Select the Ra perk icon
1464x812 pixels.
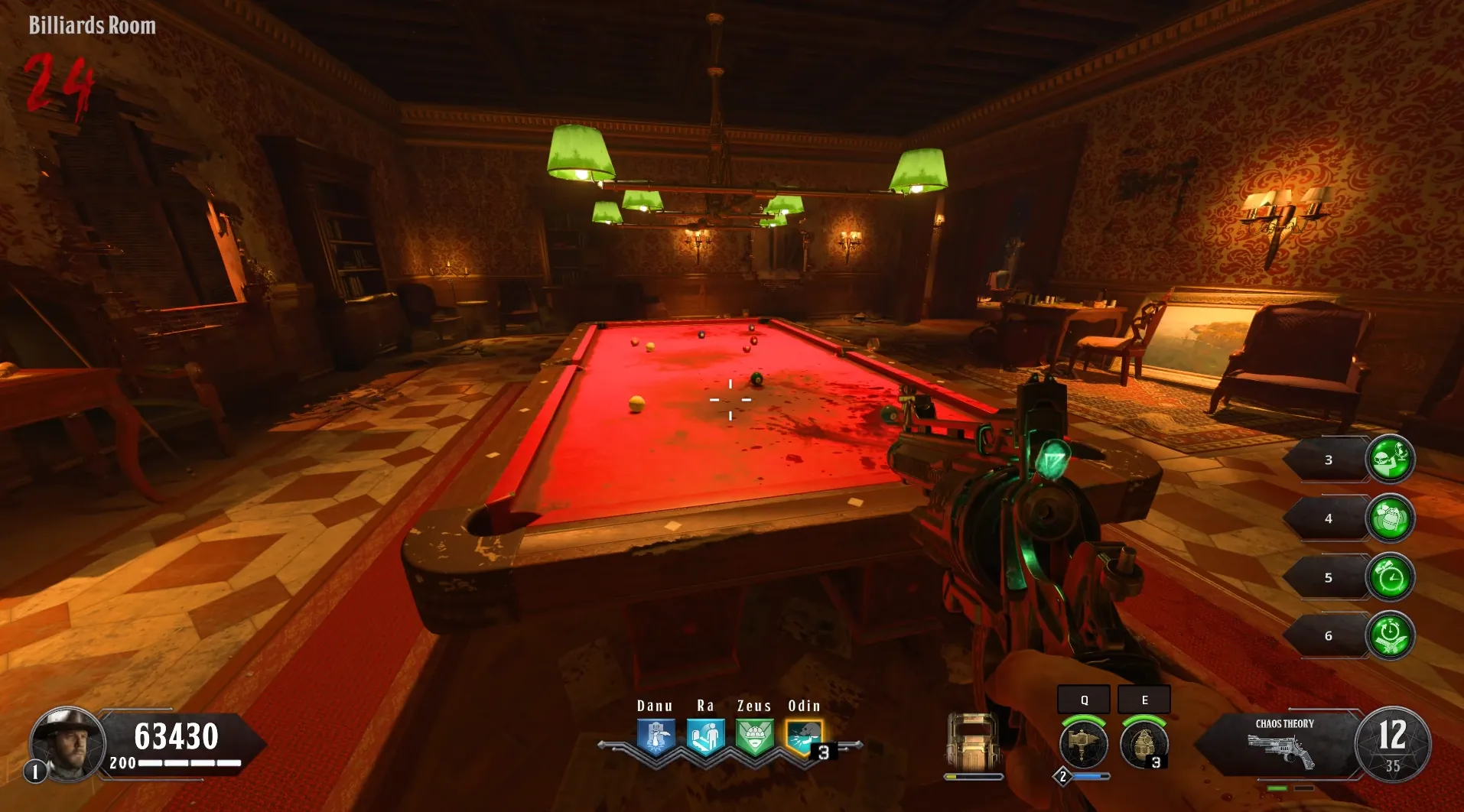pyautogui.click(x=705, y=737)
